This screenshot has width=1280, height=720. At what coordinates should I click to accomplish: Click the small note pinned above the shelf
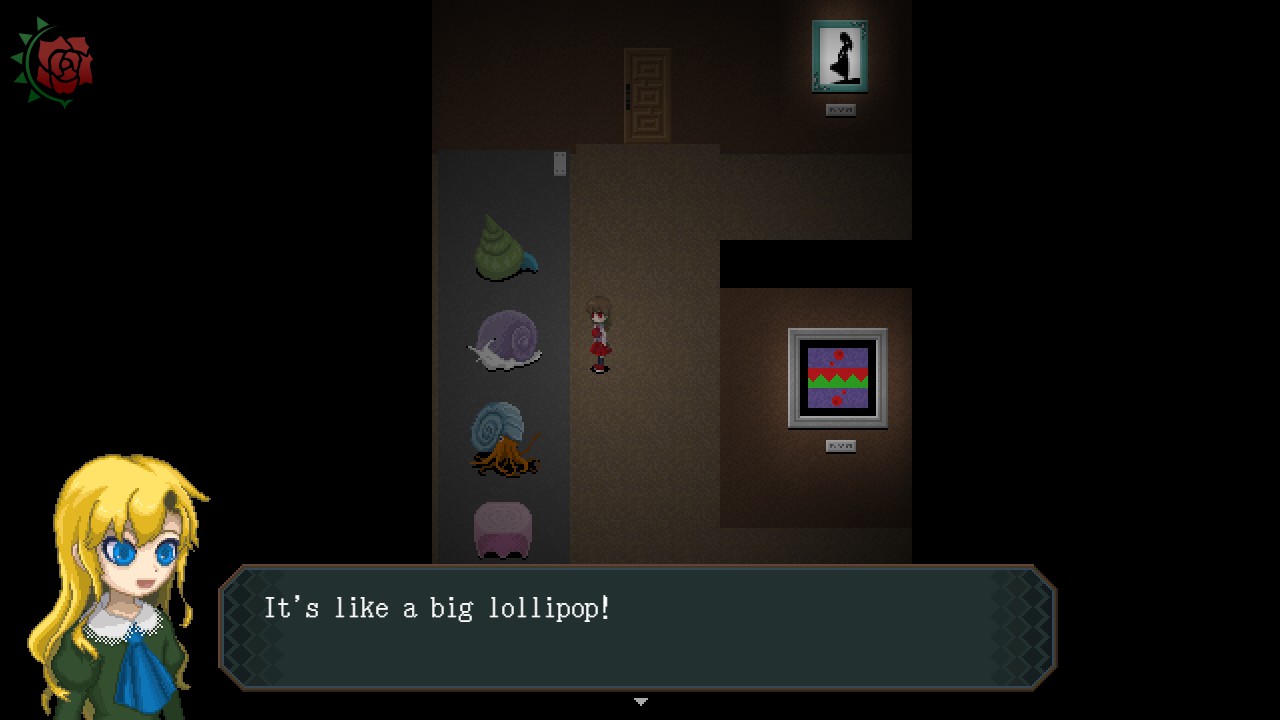point(558,165)
